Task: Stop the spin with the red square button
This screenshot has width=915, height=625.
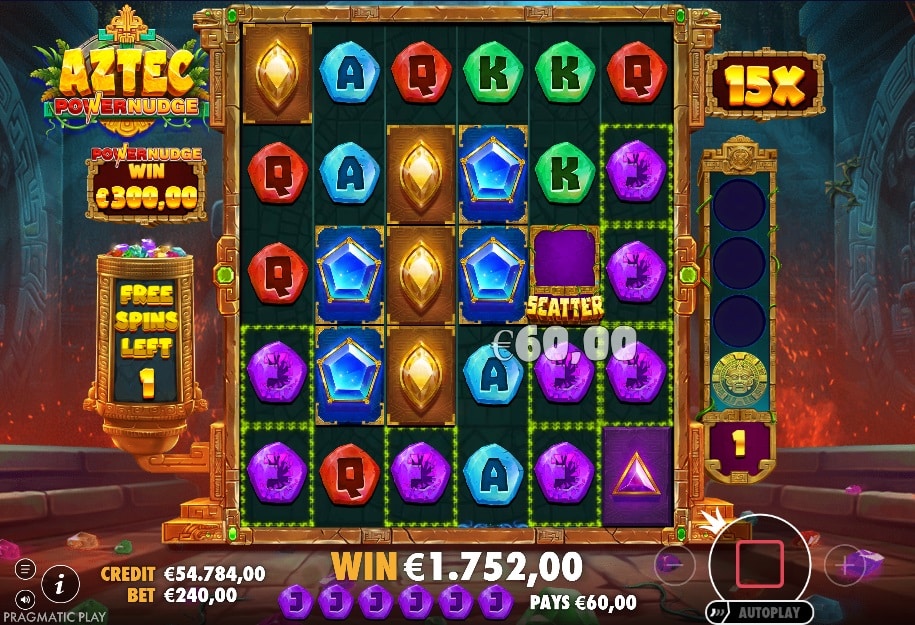Action: (x=759, y=565)
